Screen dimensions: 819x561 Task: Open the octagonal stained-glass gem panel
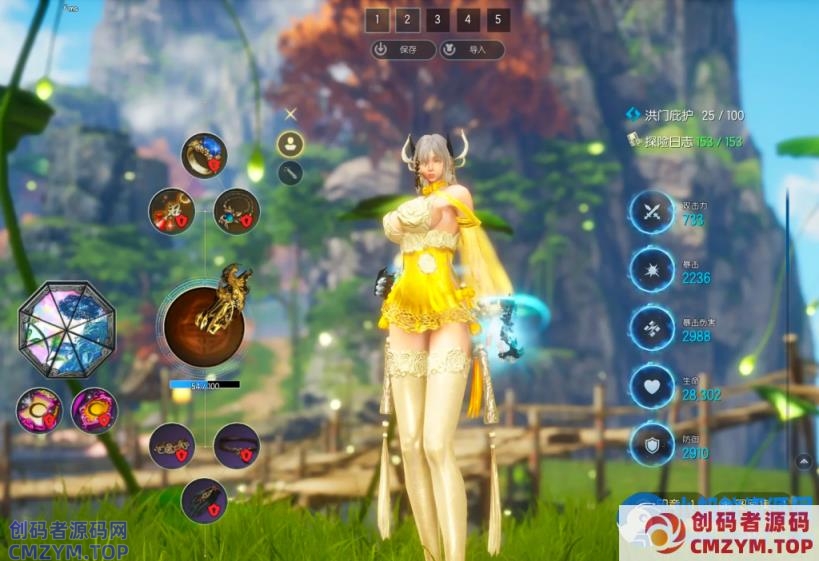67,329
